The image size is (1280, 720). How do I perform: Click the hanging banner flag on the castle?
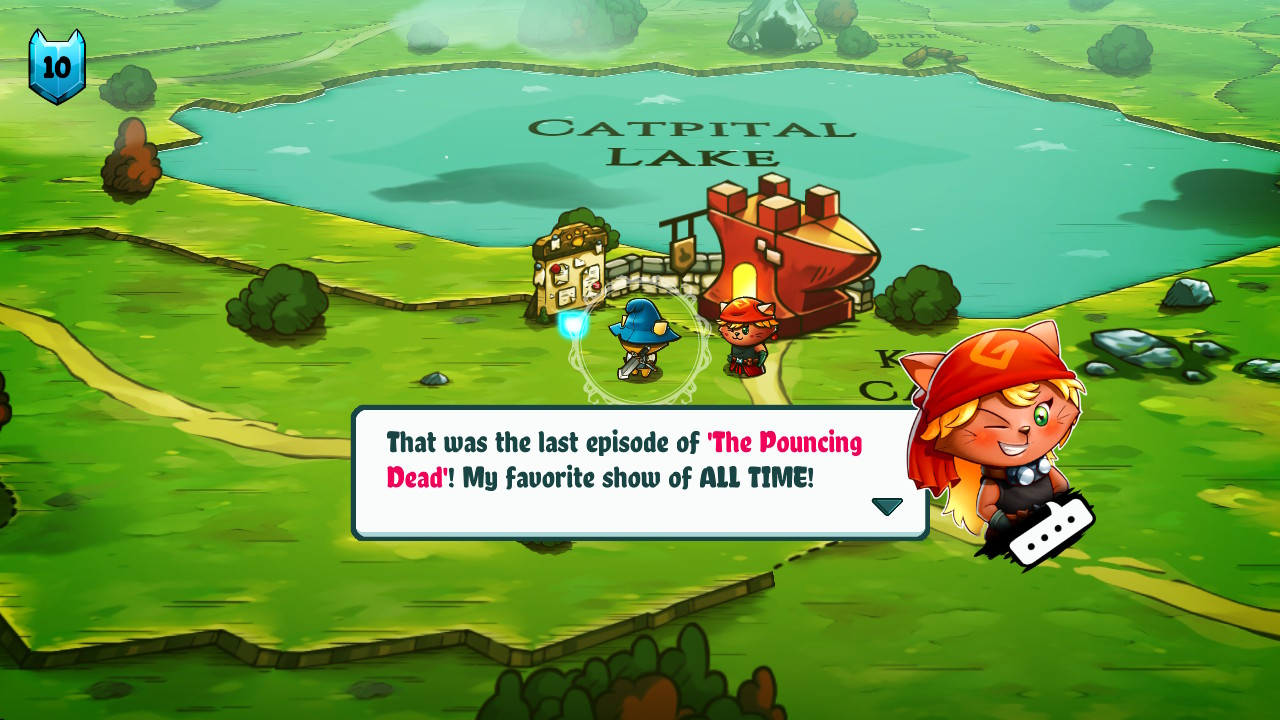coord(684,255)
